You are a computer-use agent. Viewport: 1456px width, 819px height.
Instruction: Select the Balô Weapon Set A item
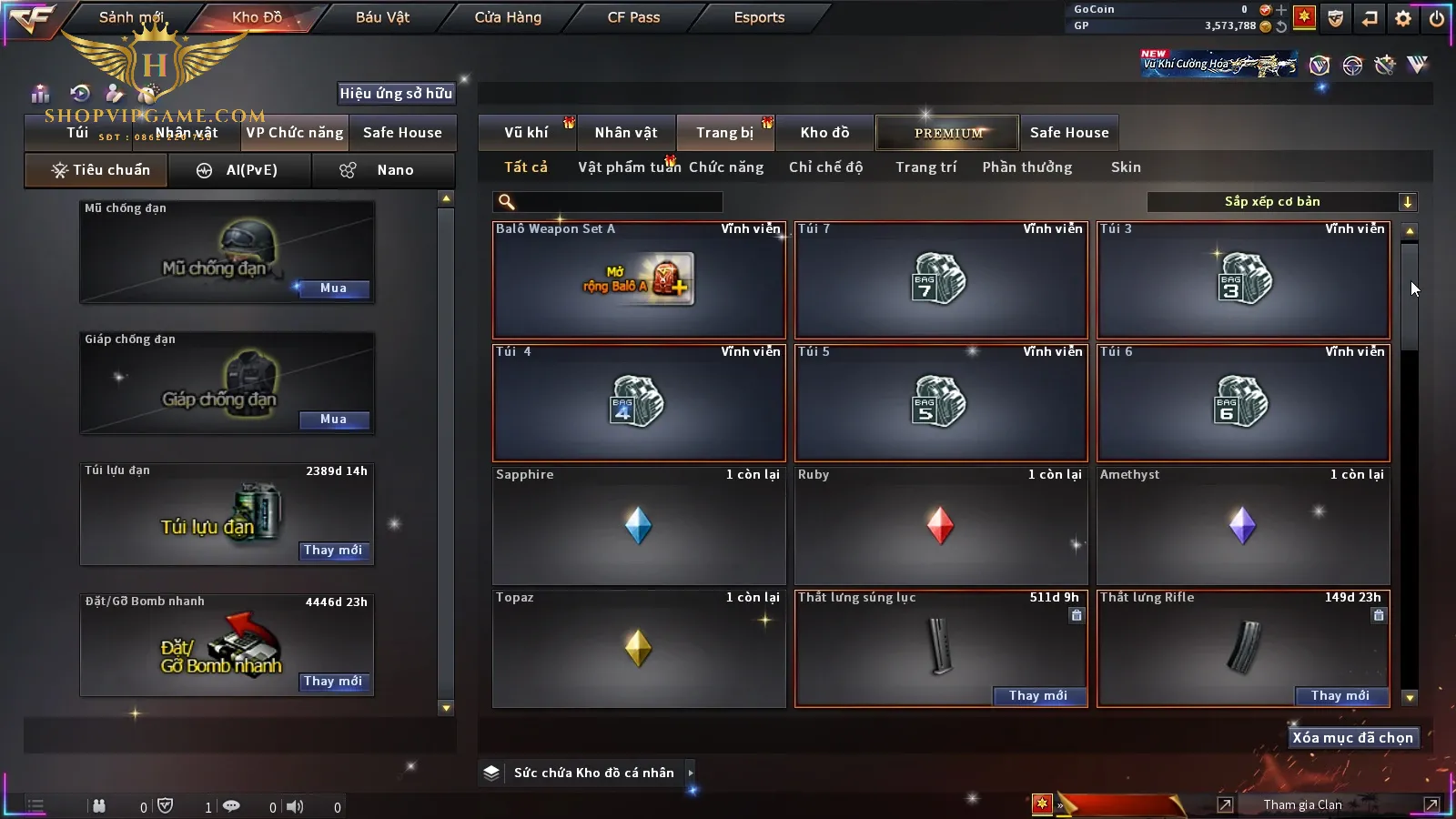pyautogui.click(x=639, y=280)
